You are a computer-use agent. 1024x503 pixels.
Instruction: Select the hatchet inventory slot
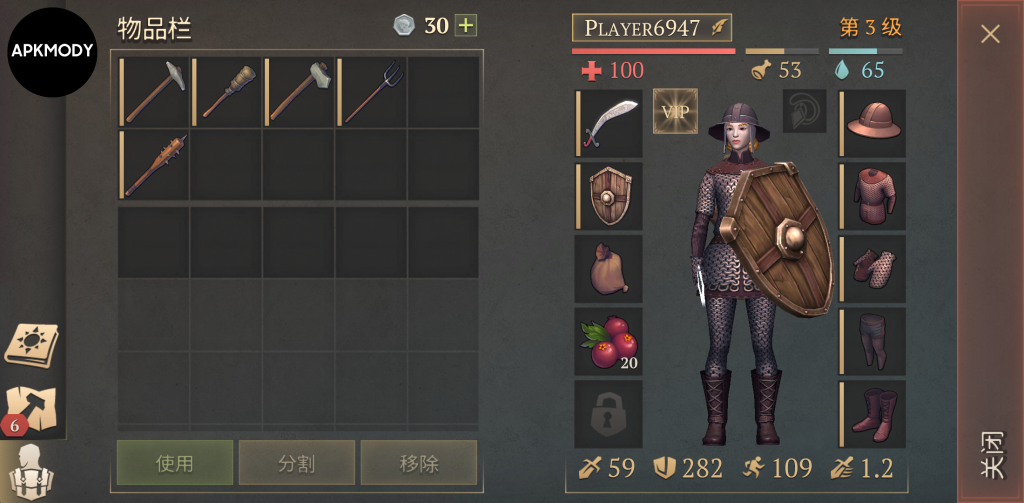299,92
